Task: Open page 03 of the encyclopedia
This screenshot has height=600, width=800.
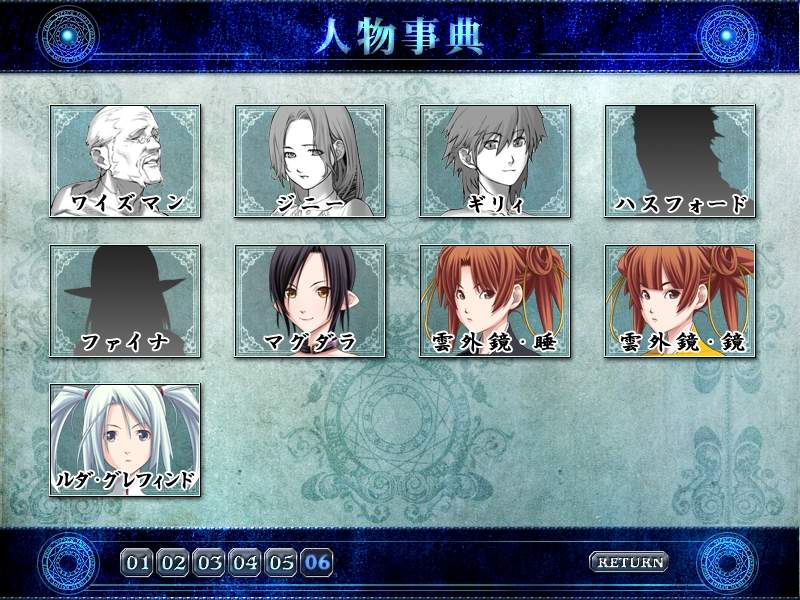Action: click(210, 562)
